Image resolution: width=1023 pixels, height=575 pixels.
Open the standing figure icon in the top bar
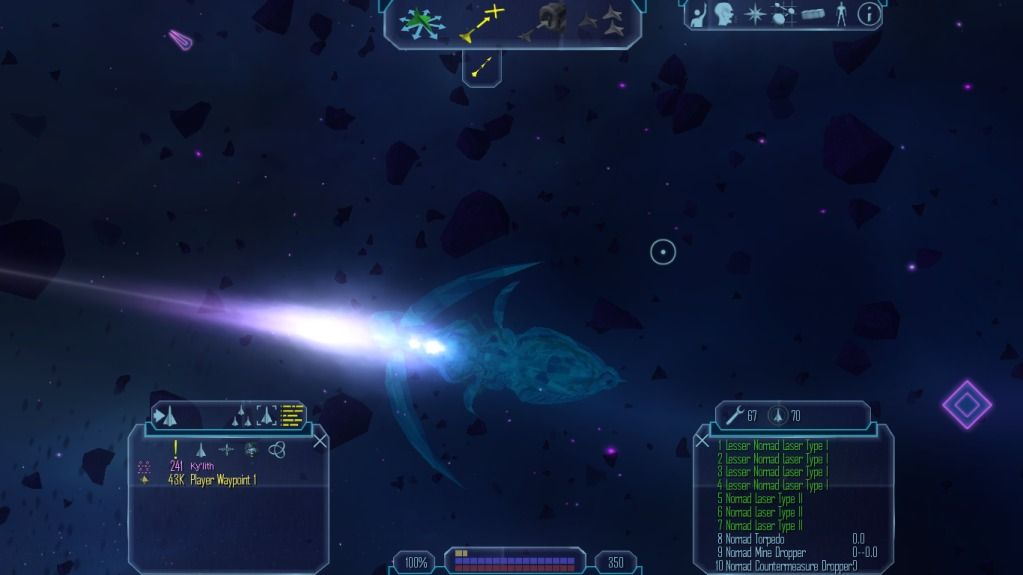tap(841, 14)
